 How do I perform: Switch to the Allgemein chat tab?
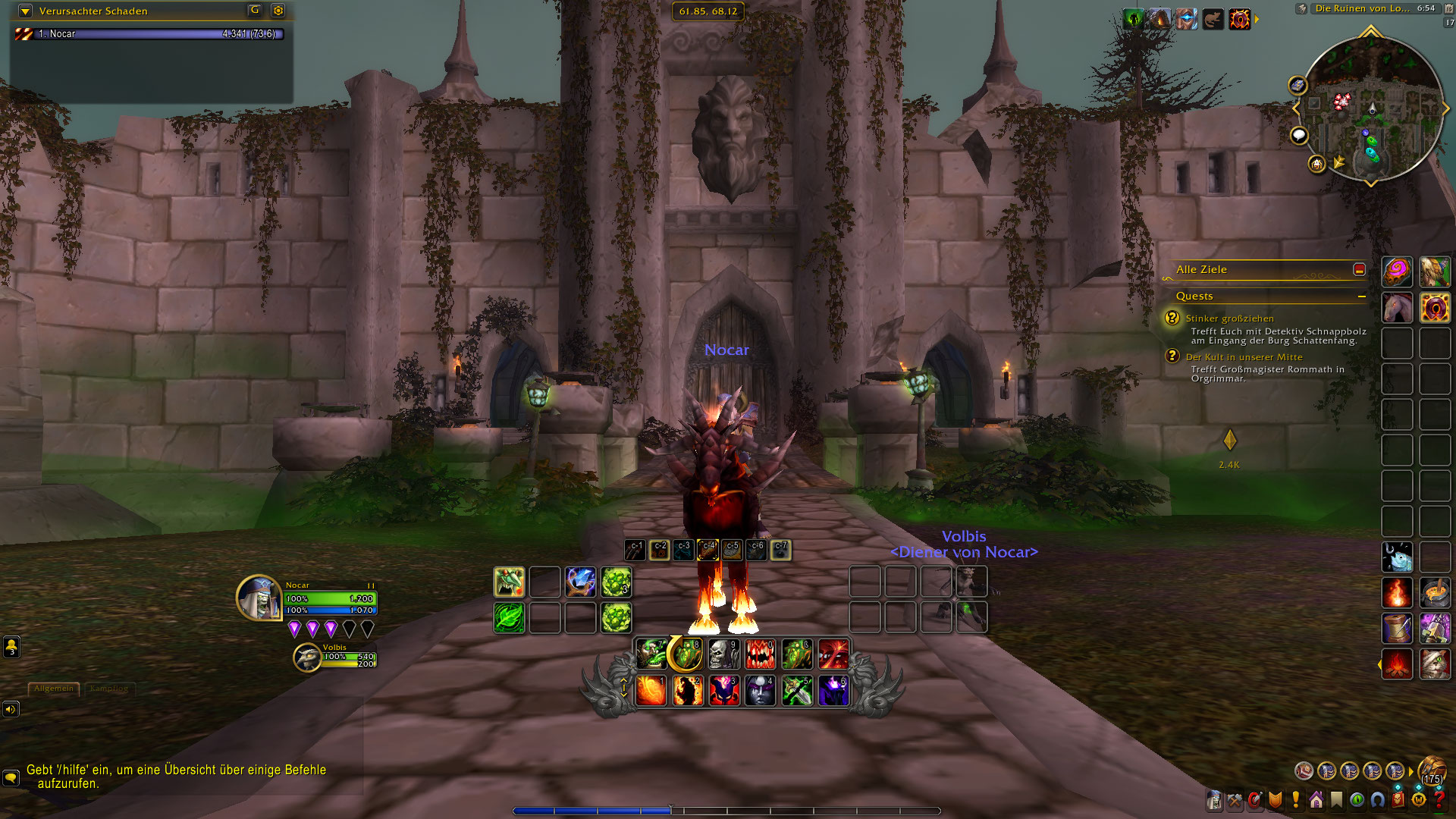[54, 689]
